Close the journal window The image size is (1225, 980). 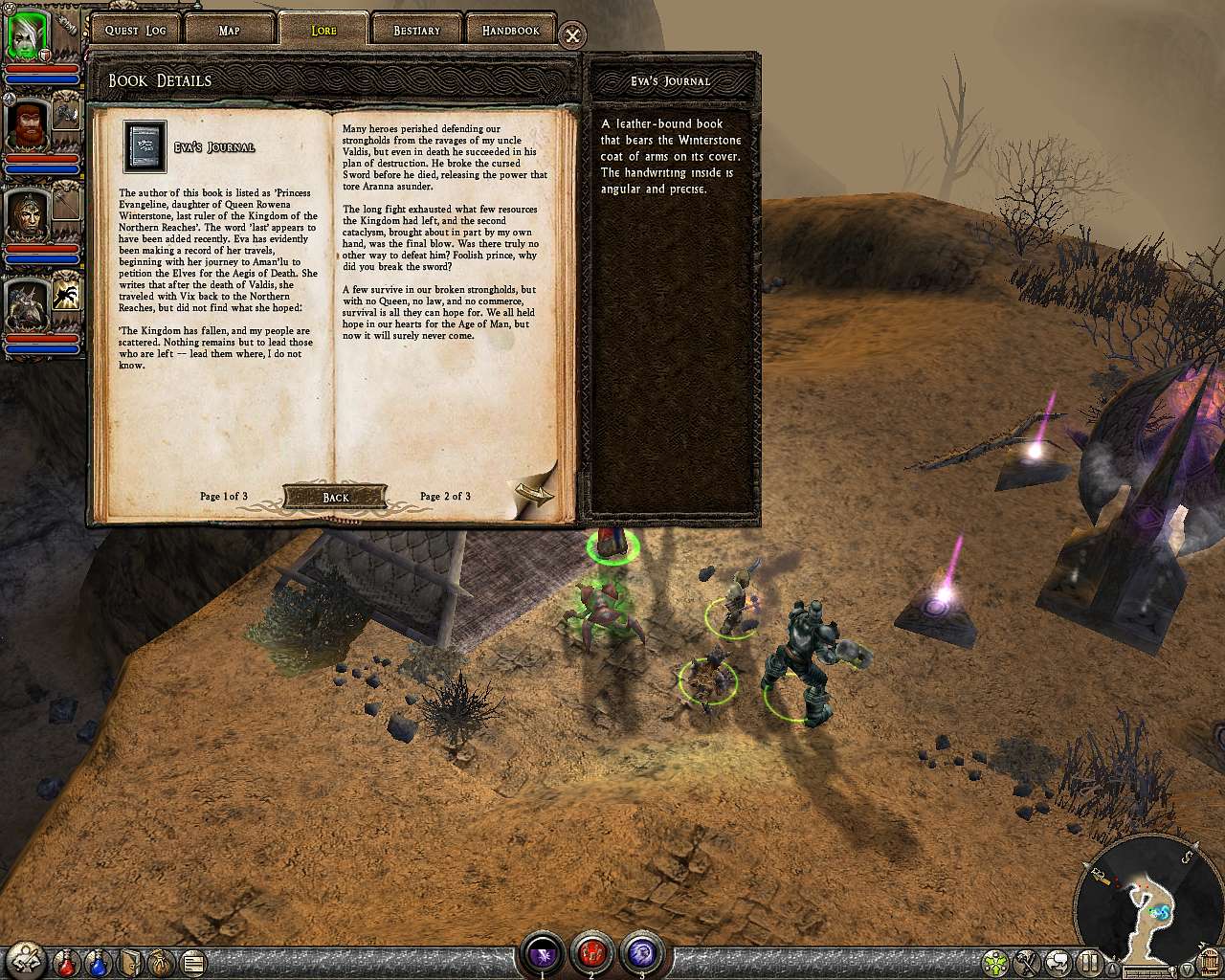[572, 36]
